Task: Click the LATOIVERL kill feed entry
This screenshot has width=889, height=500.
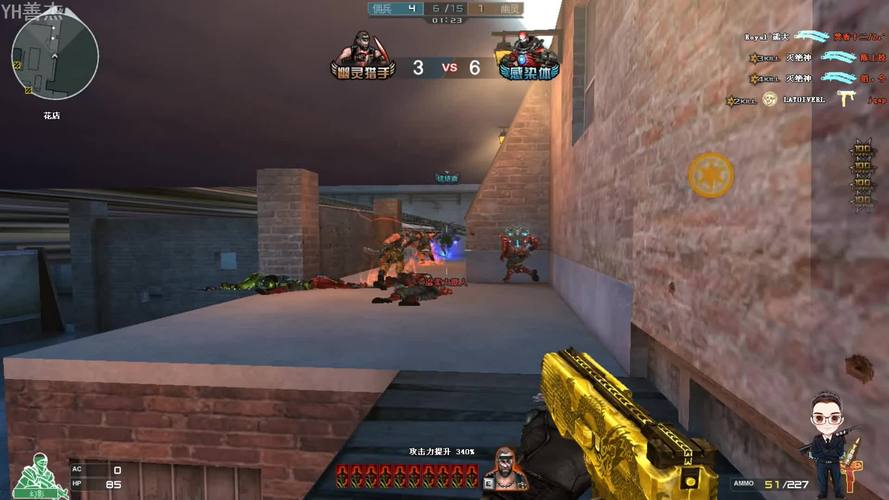Action: [806, 100]
